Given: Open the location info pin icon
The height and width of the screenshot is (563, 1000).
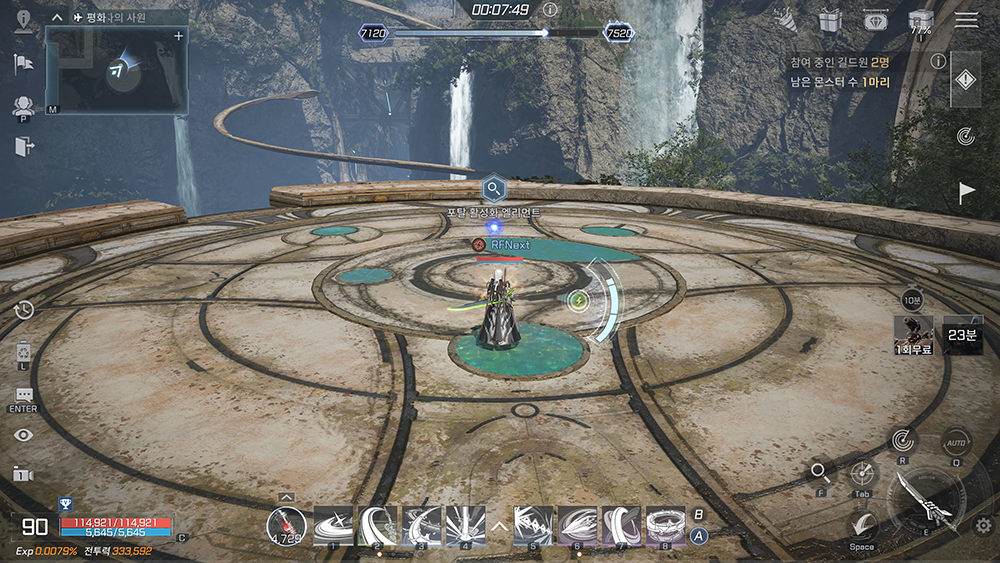Looking at the screenshot, I should pyautogui.click(x=23, y=21).
